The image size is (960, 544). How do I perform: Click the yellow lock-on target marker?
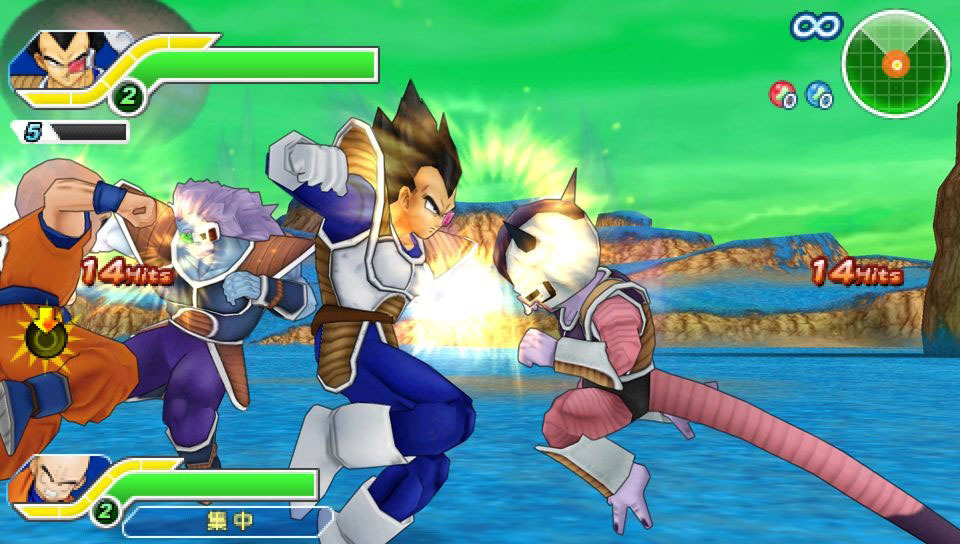coord(43,340)
